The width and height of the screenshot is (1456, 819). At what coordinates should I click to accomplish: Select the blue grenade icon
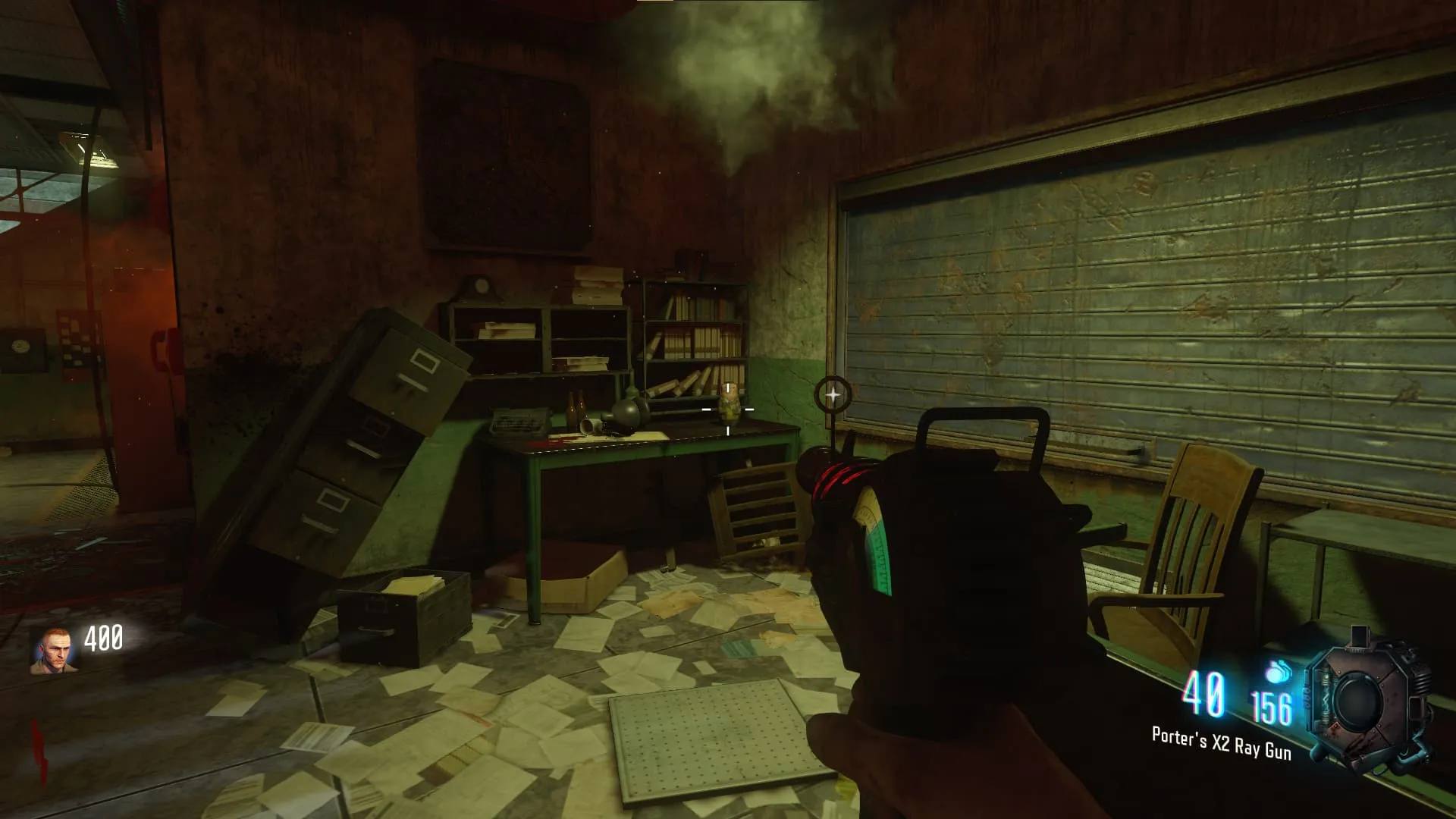point(1277,672)
